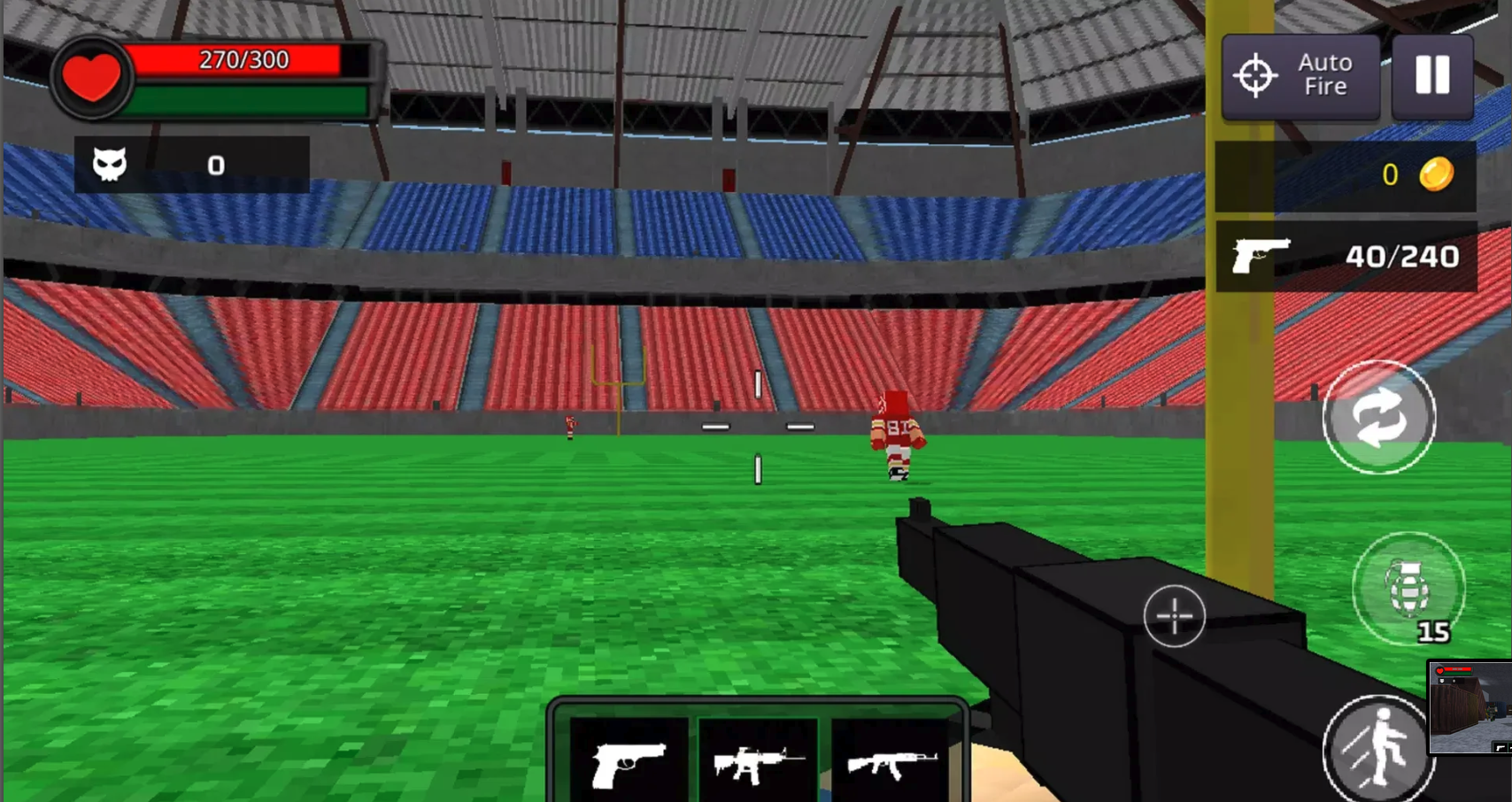Open the small video thumbnail overlay
This screenshot has height=802, width=1512.
(x=1470, y=706)
